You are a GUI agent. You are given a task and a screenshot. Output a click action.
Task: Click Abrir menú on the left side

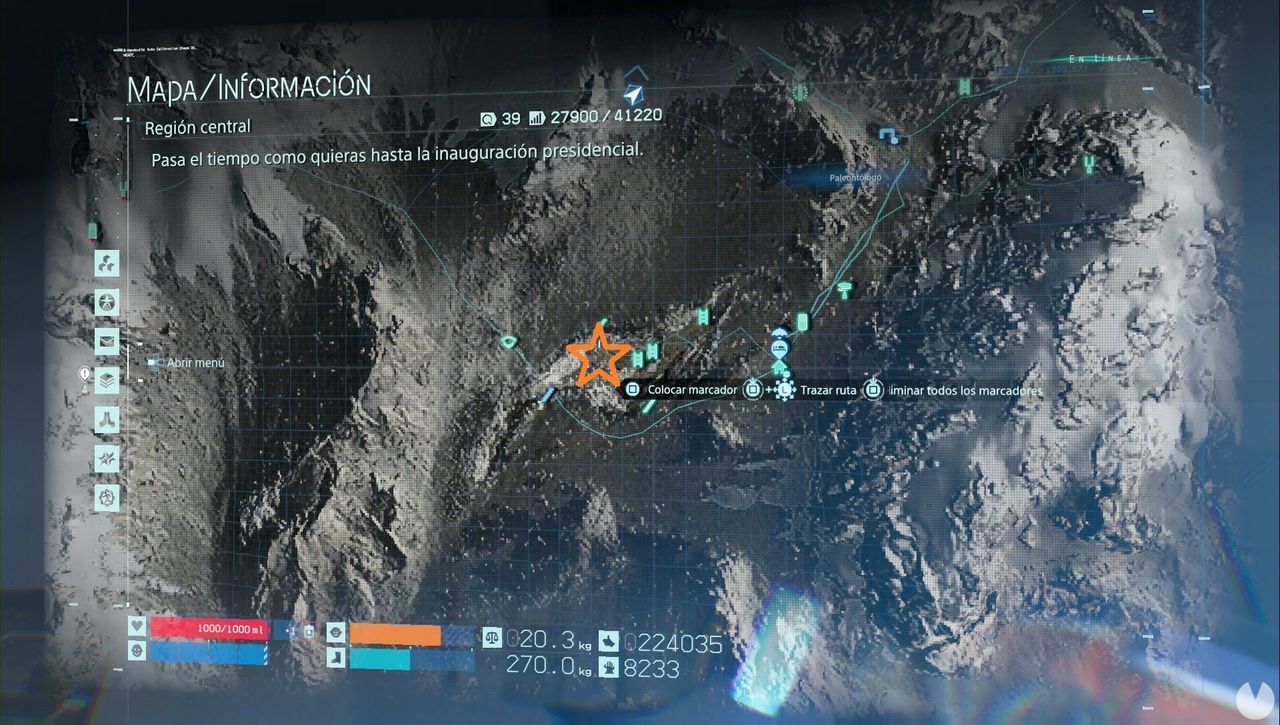(194, 364)
